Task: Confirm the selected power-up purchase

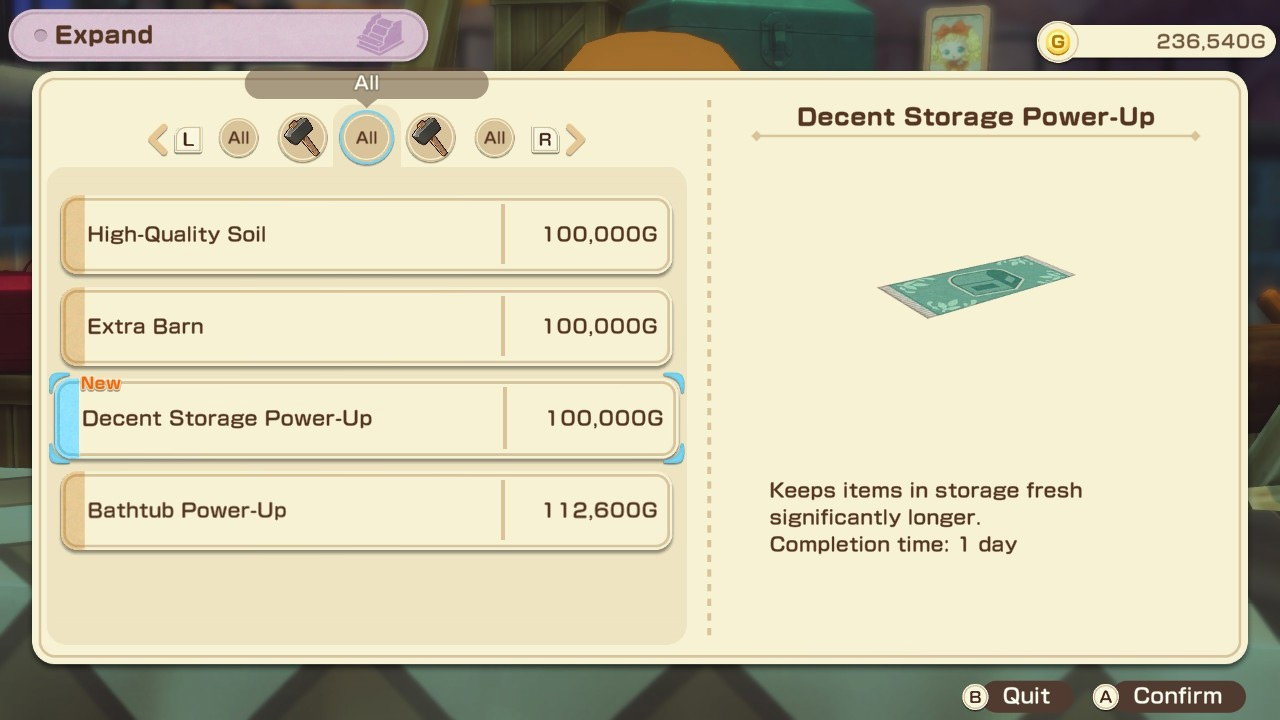Action: click(x=1166, y=697)
